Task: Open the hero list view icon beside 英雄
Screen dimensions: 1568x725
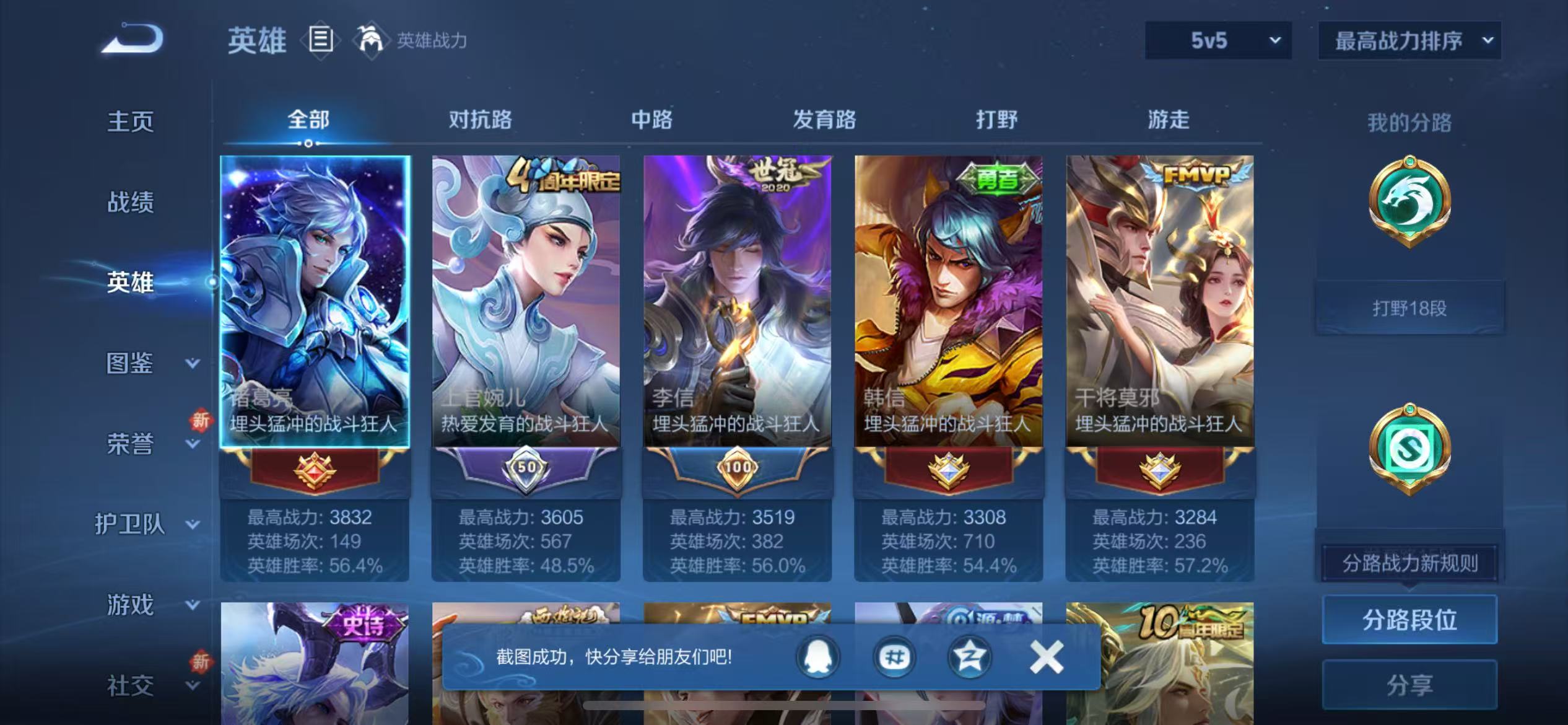Action: tap(320, 39)
